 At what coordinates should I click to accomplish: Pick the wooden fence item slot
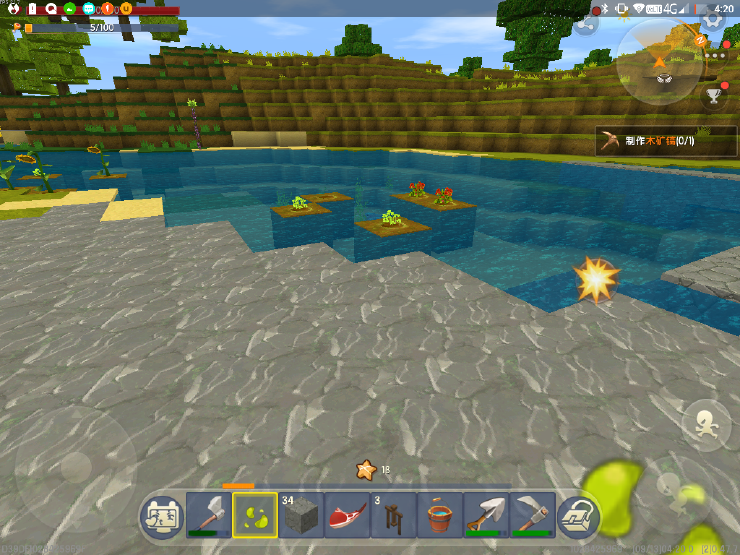[x=393, y=516]
